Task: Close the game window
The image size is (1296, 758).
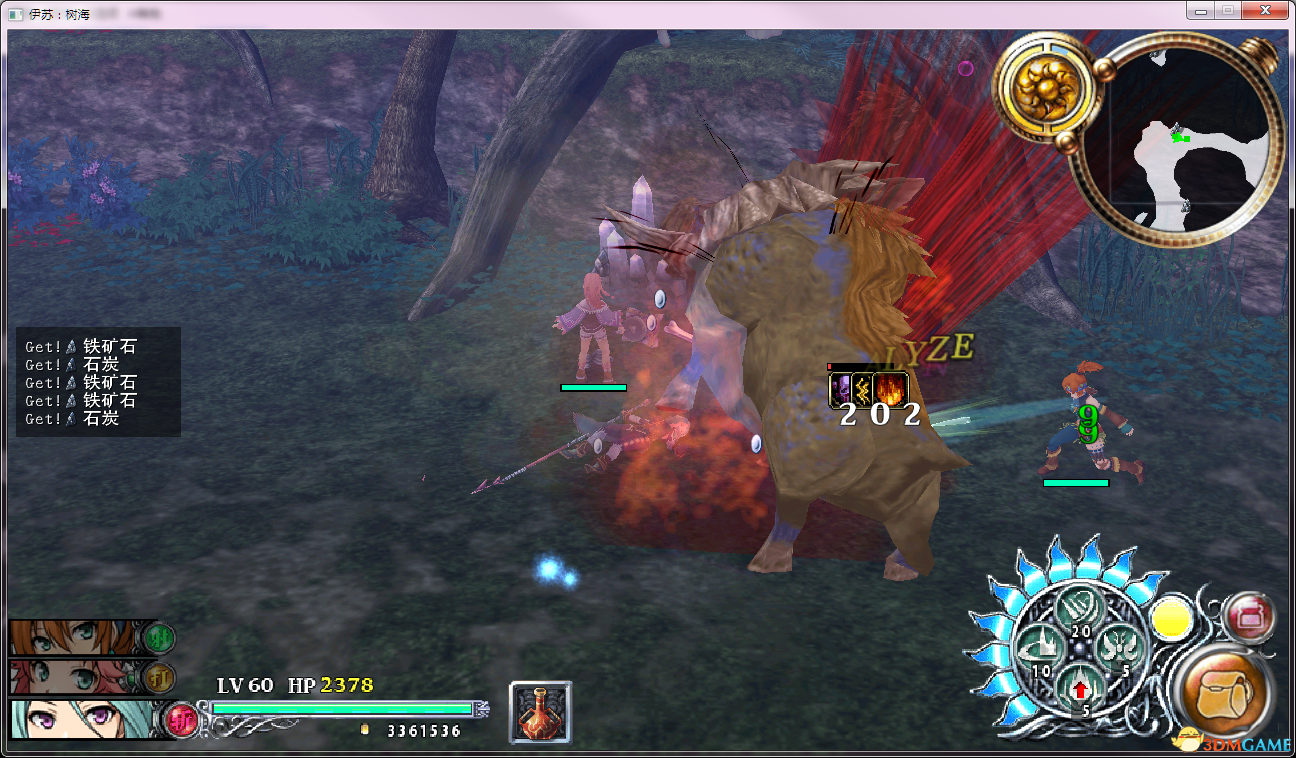Action: (1265, 10)
